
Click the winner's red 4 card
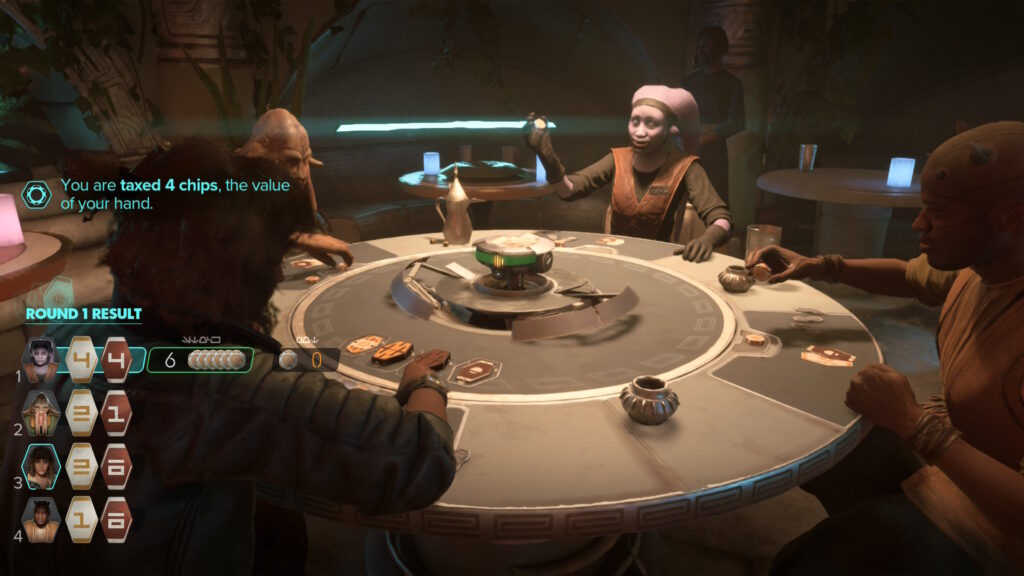tap(116, 360)
